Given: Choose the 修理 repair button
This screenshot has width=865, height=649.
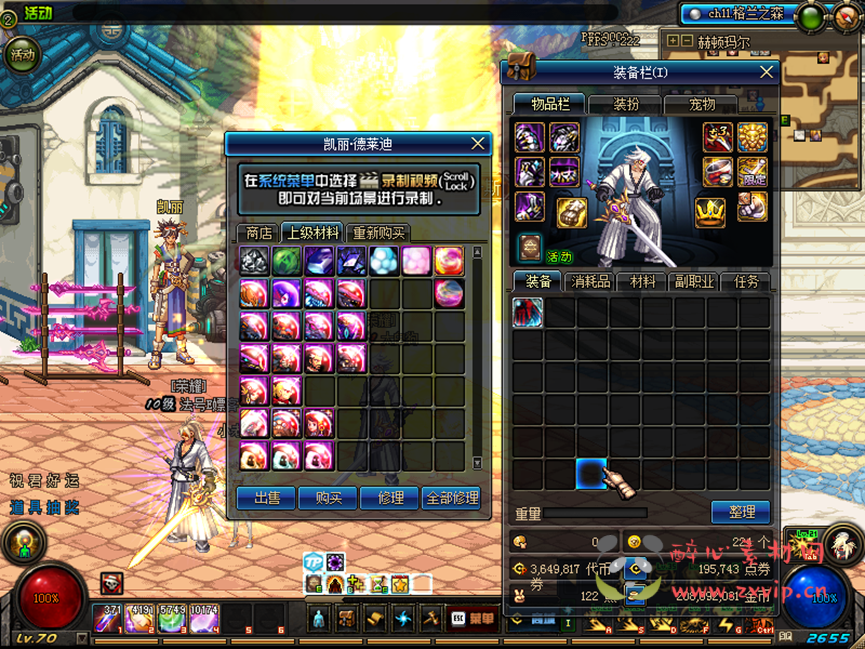Looking at the screenshot, I should tap(390, 497).
